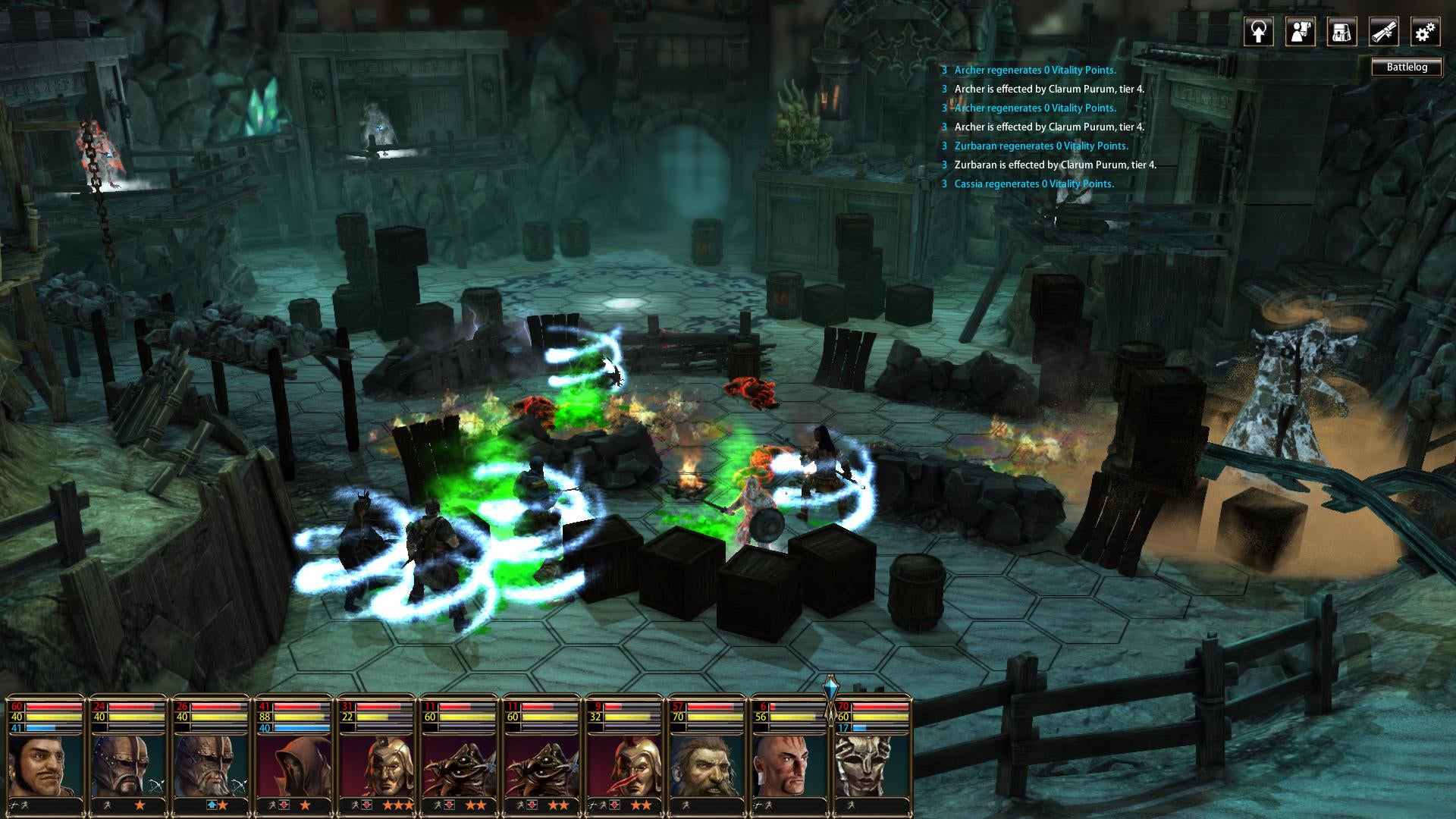Open the character sheet icon
The height and width of the screenshot is (819, 1456).
click(1301, 32)
